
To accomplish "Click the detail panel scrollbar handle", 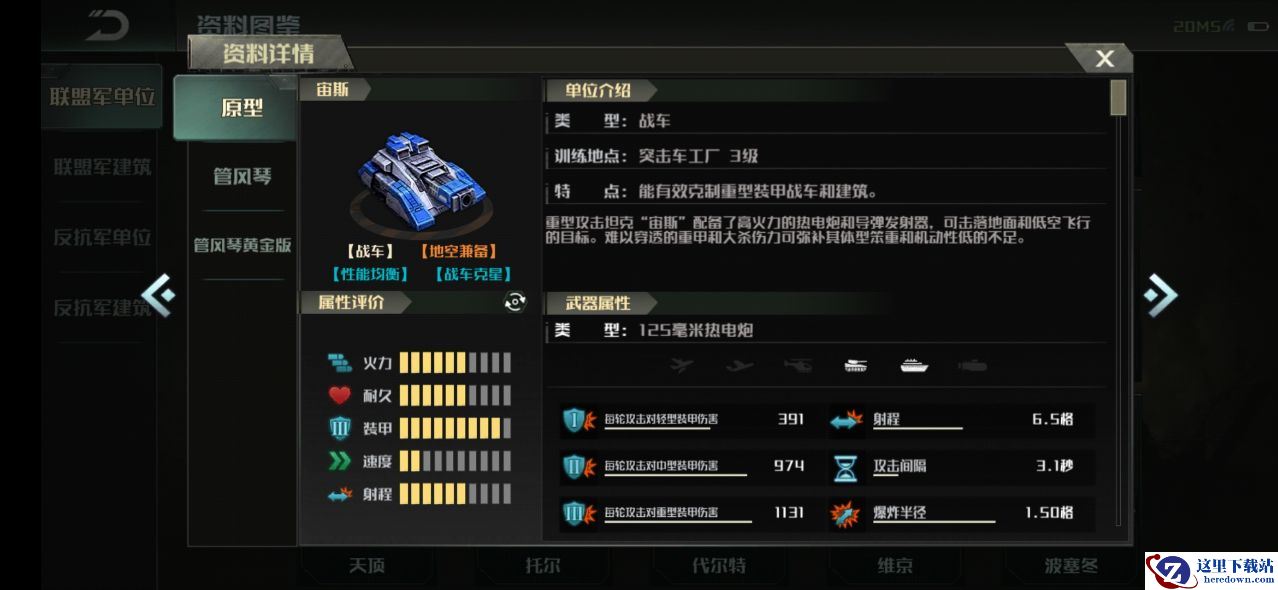I will pyautogui.click(x=1118, y=98).
